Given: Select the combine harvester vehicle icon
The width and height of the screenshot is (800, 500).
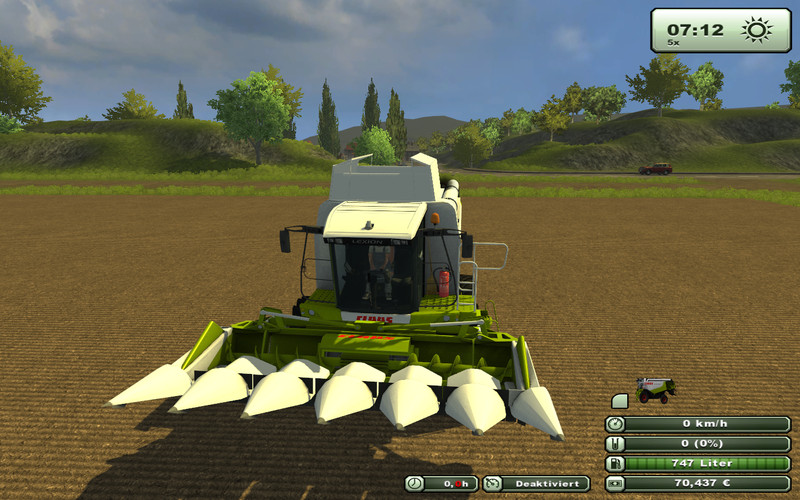Looking at the screenshot, I should point(655,389).
